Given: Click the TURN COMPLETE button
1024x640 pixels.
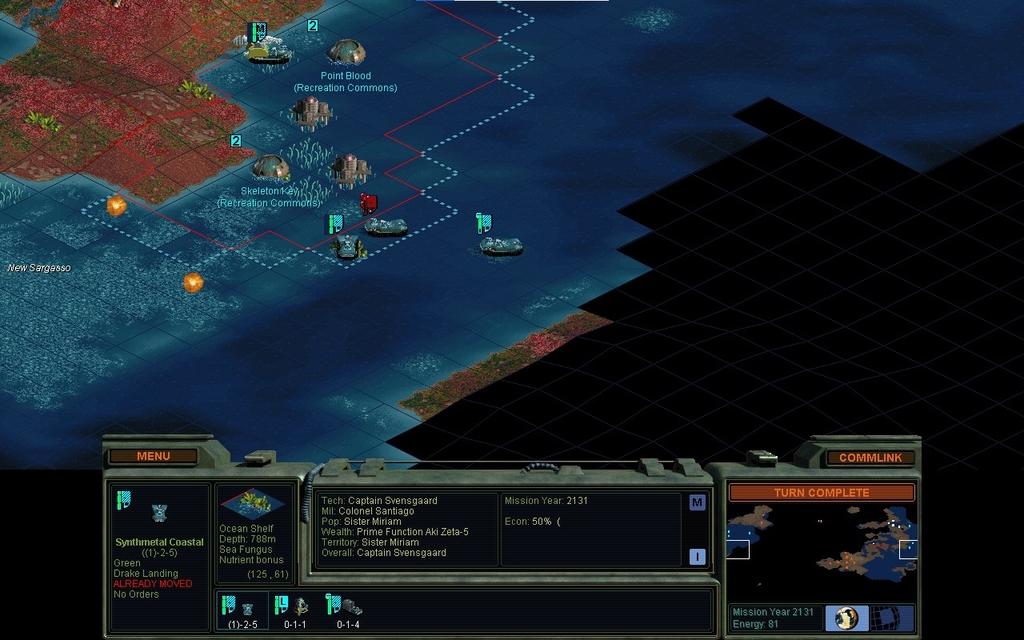Looking at the screenshot, I should point(820,493).
